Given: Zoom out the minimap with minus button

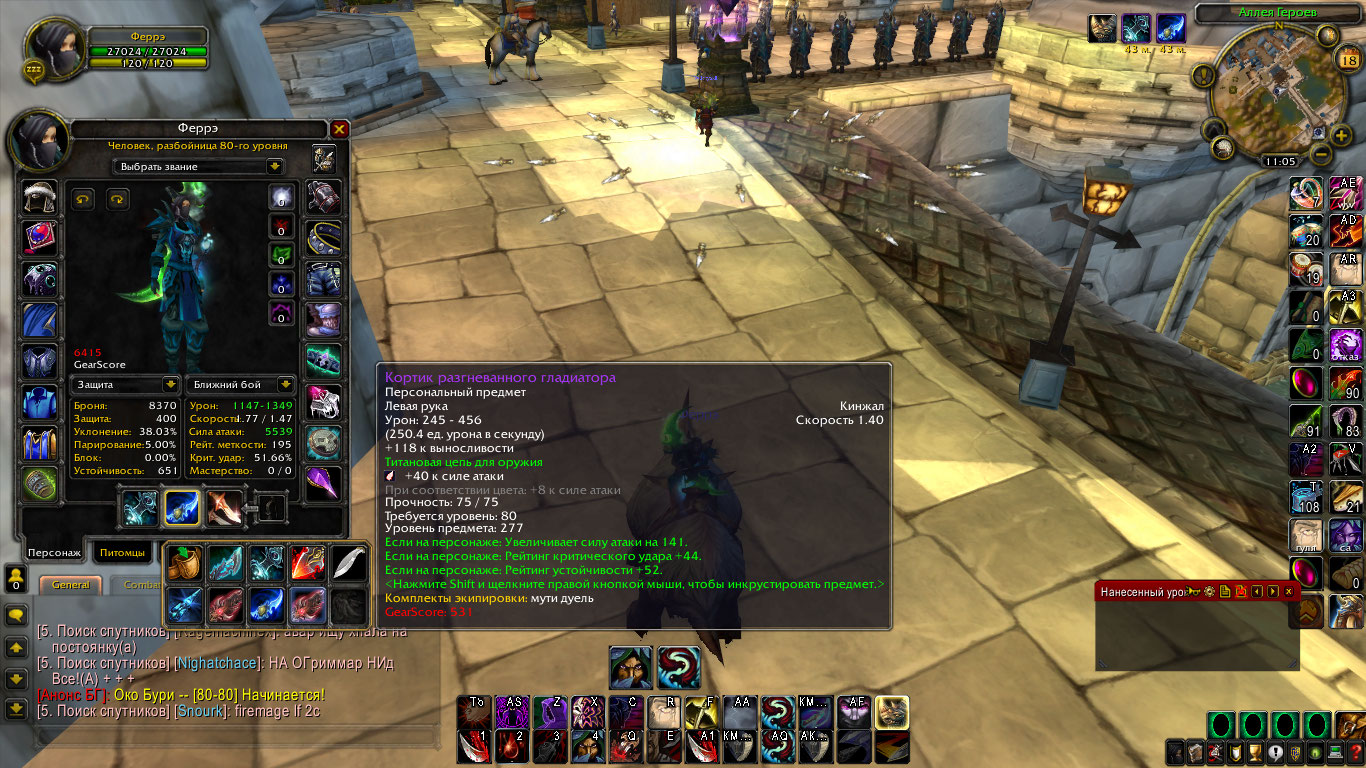Looking at the screenshot, I should point(1319,155).
